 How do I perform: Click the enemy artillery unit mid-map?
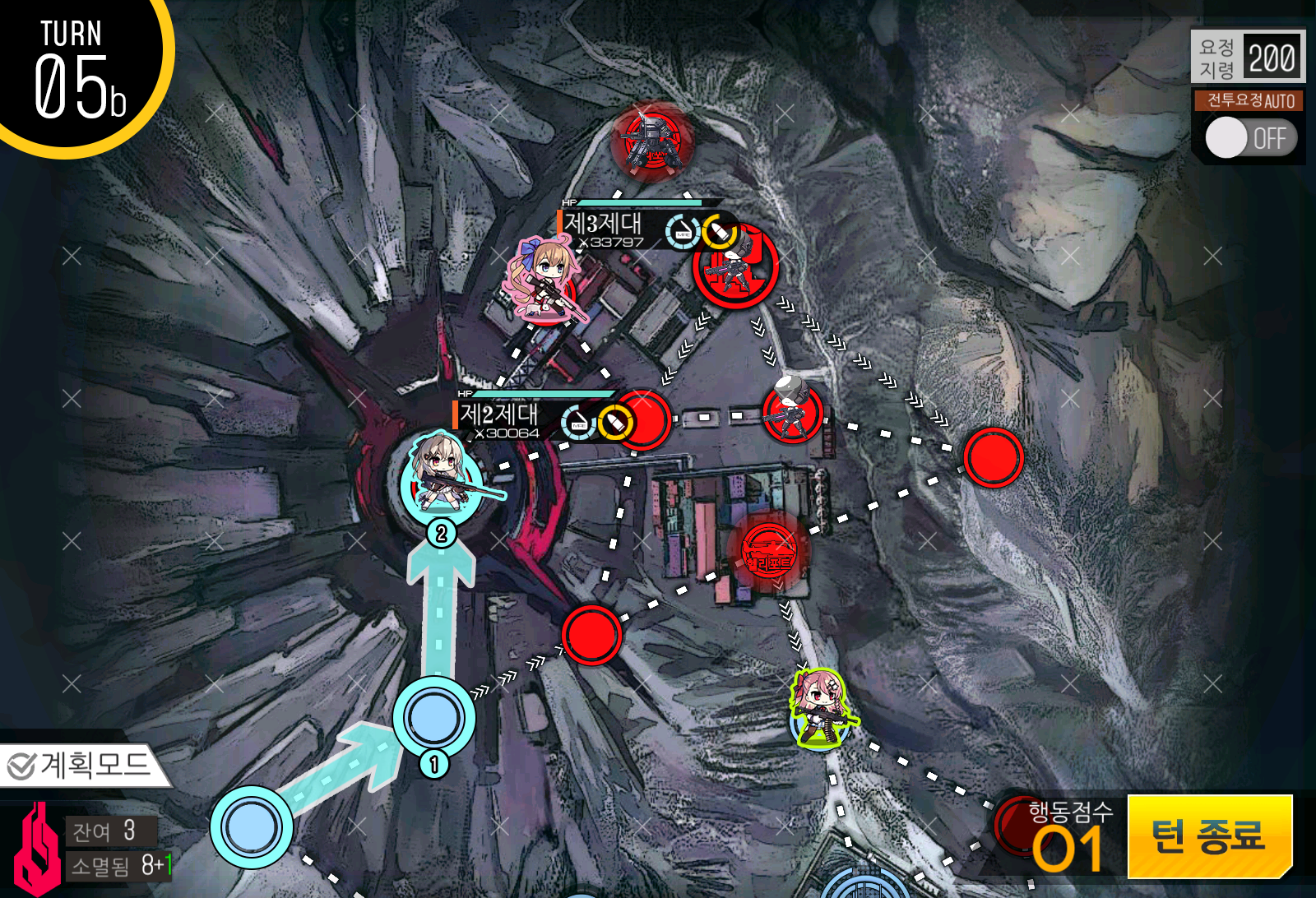coord(792,409)
